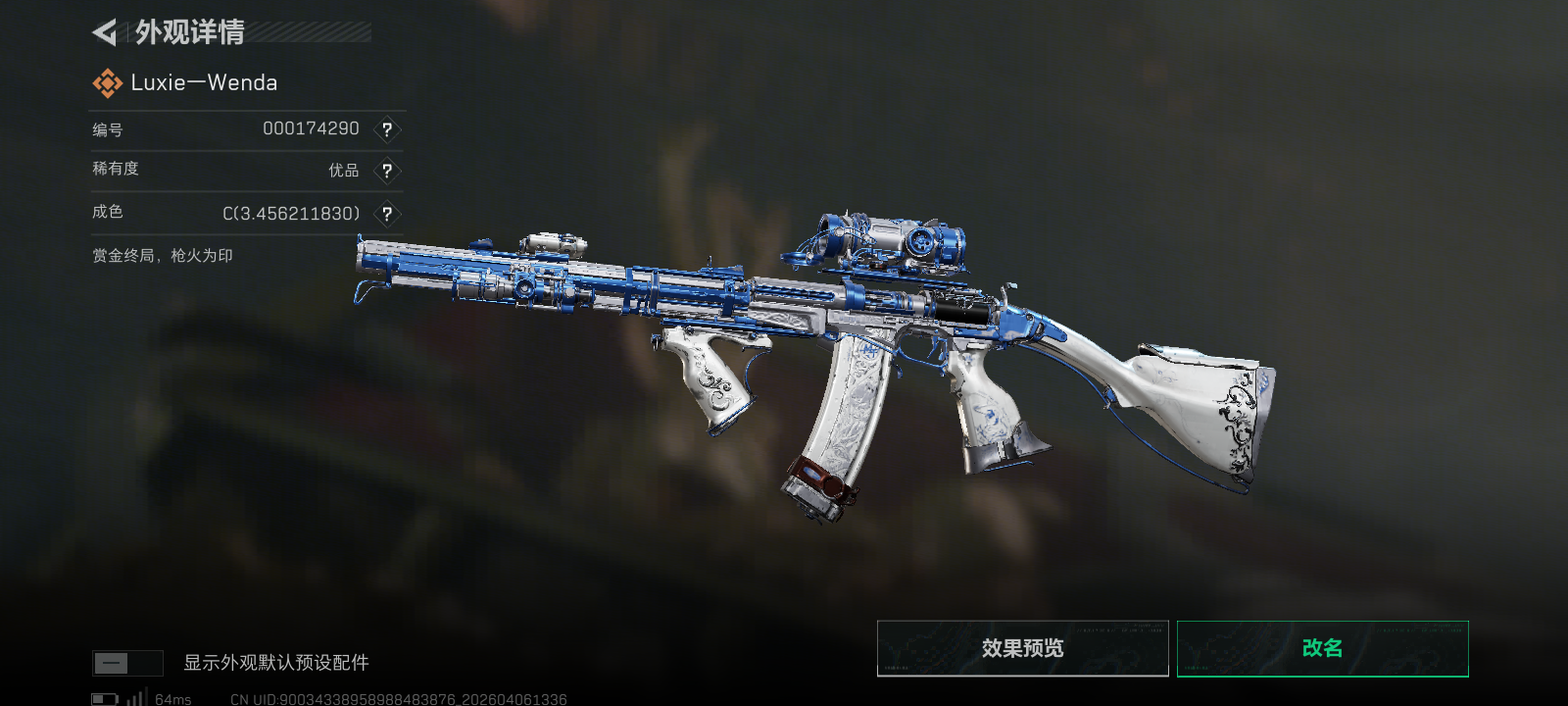Show the 稀有度 rarity help tooltip
The image size is (1568, 706).
(387, 171)
